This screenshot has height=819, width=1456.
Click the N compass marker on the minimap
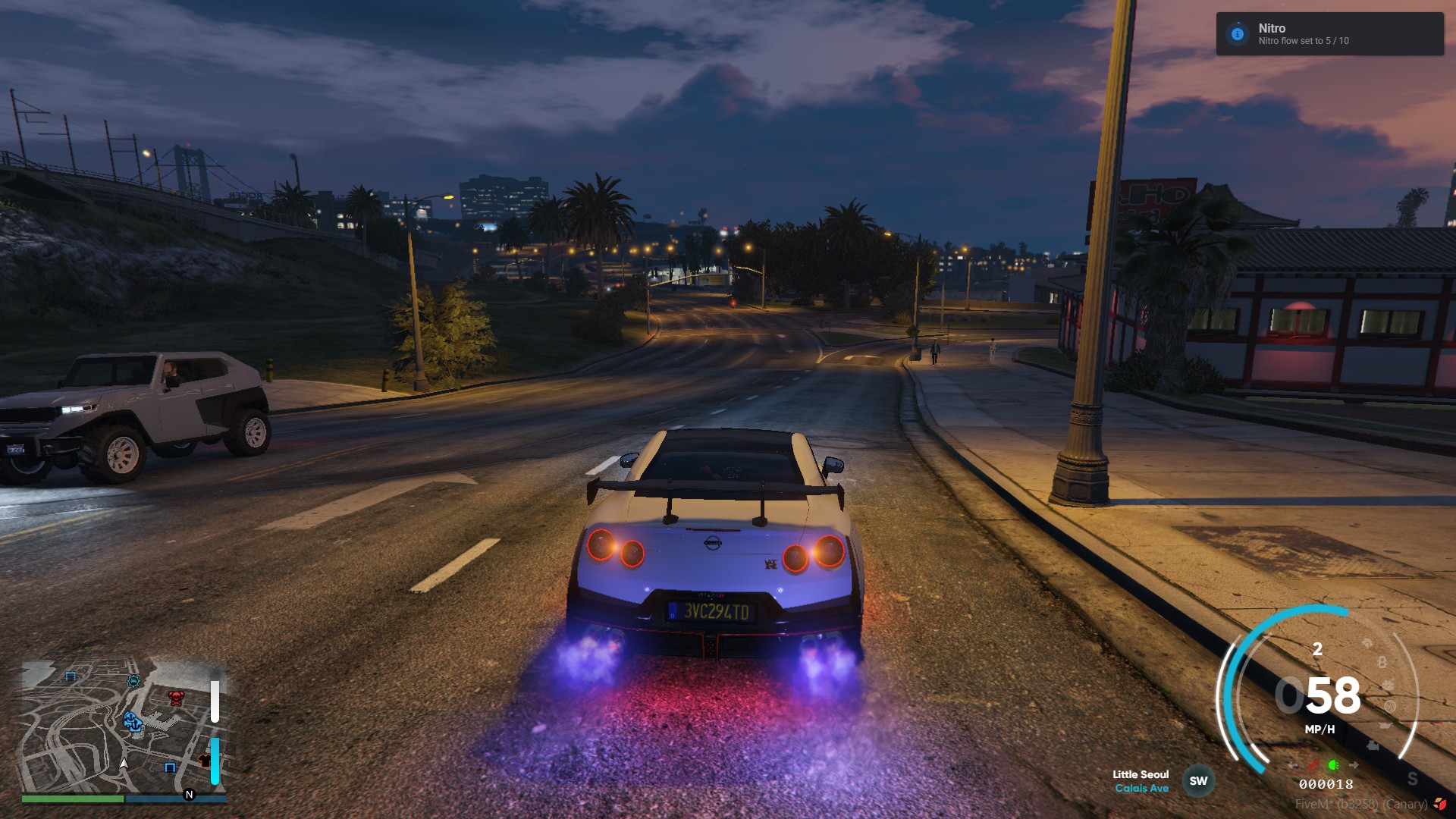(188, 793)
